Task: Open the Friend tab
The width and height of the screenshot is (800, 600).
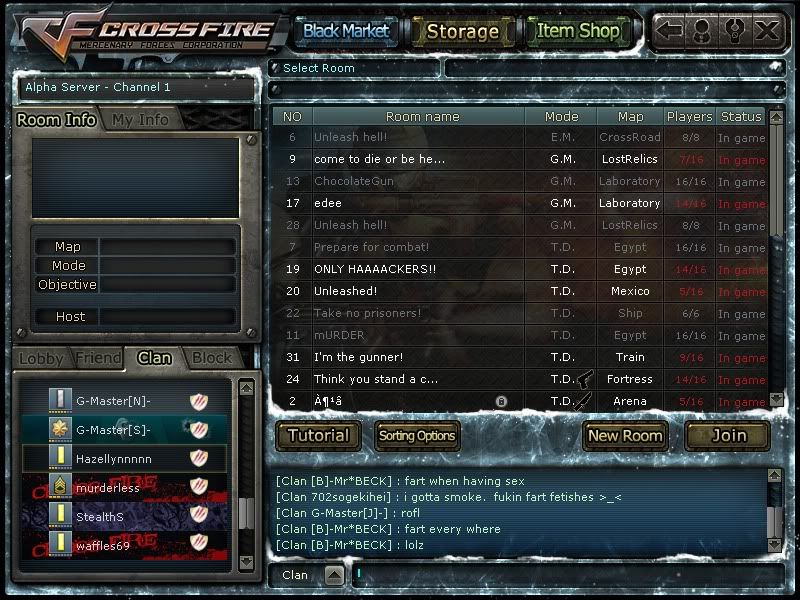Action: click(97, 358)
